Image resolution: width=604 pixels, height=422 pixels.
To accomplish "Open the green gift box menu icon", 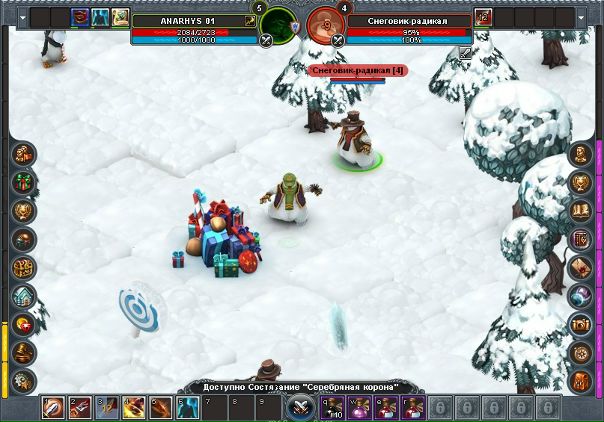I will (x=23, y=182).
